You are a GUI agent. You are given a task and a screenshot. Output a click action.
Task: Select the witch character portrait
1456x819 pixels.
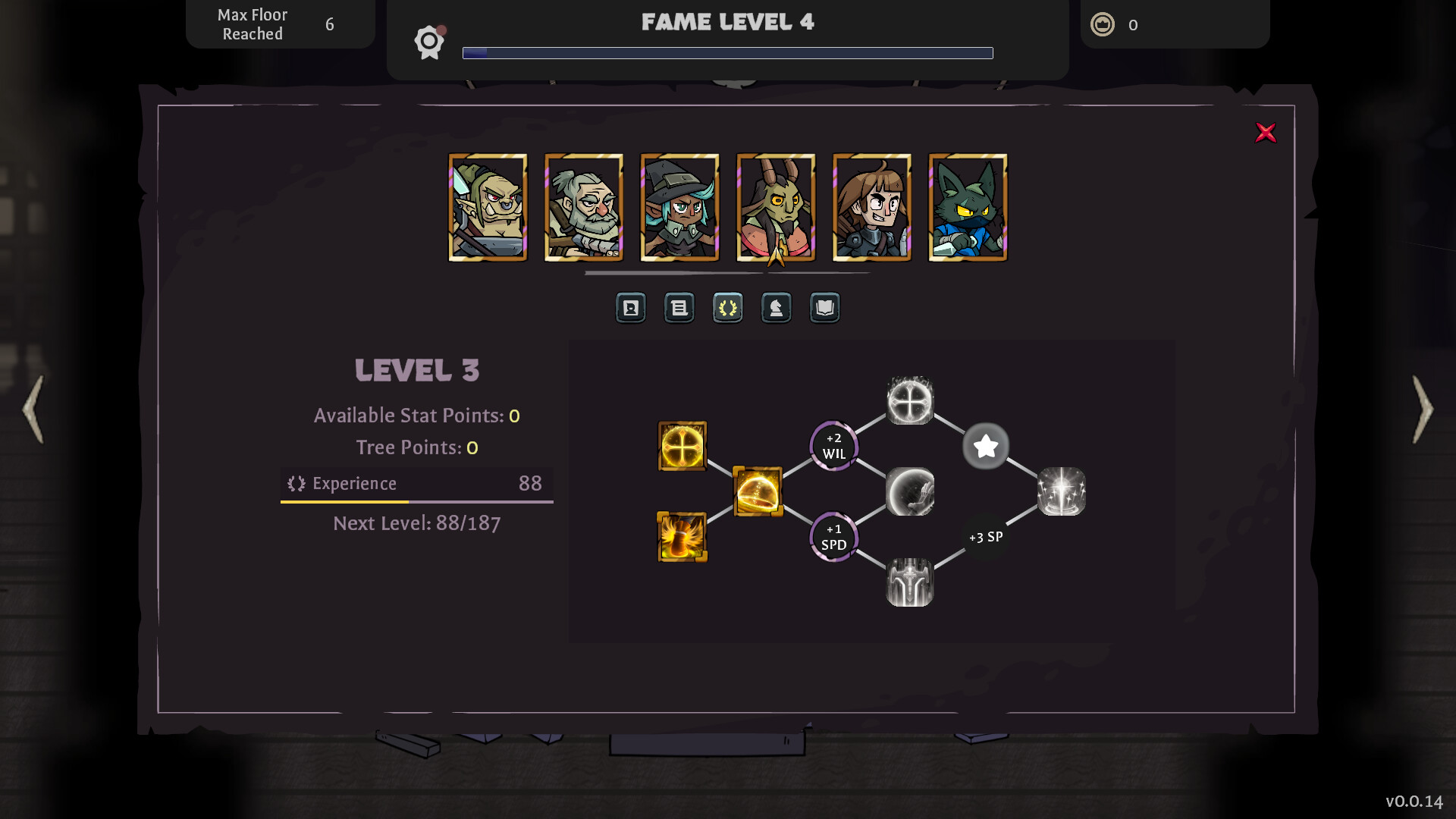click(x=679, y=207)
